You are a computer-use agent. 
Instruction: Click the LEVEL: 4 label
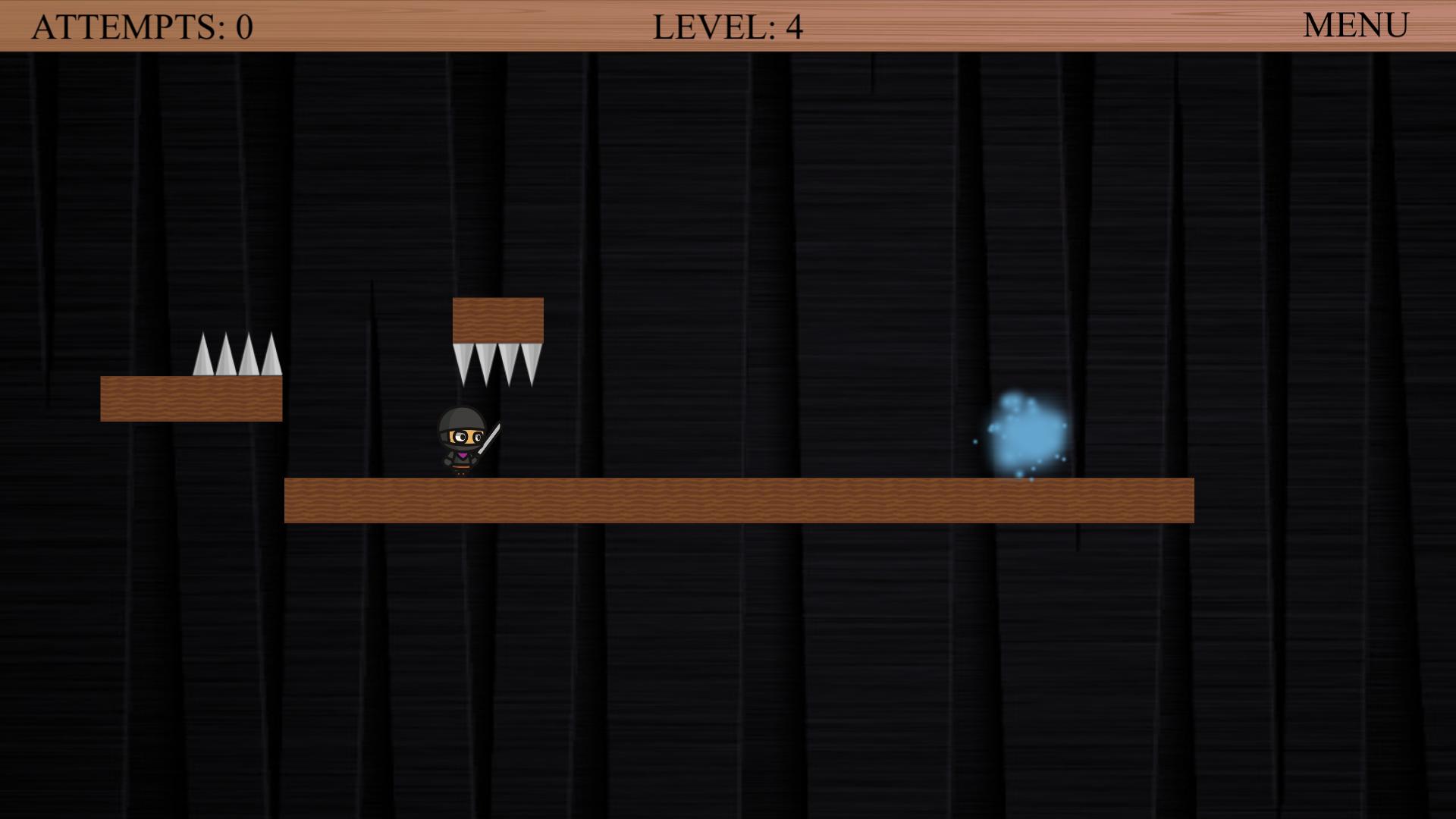click(x=728, y=25)
